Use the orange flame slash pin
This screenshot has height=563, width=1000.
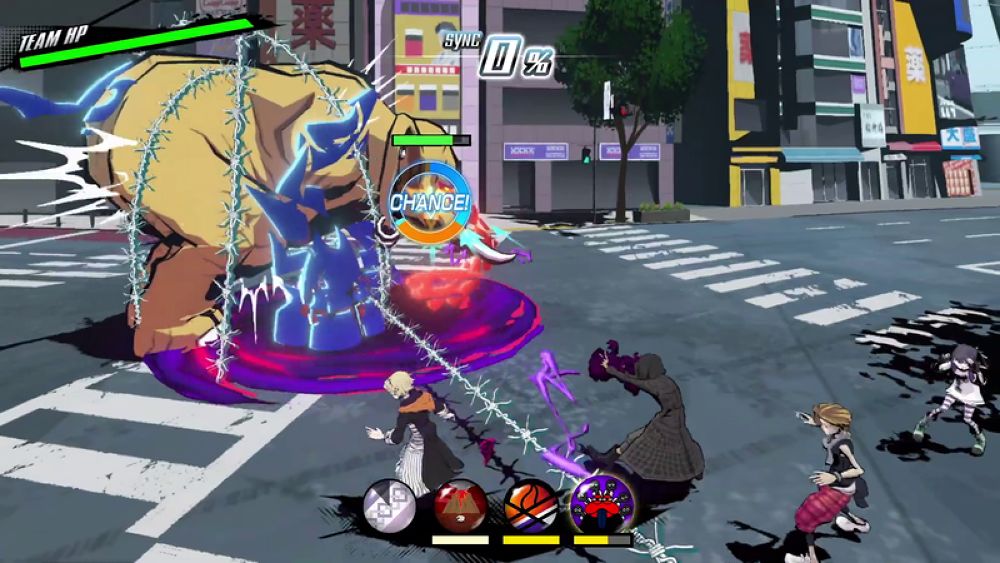click(x=530, y=505)
